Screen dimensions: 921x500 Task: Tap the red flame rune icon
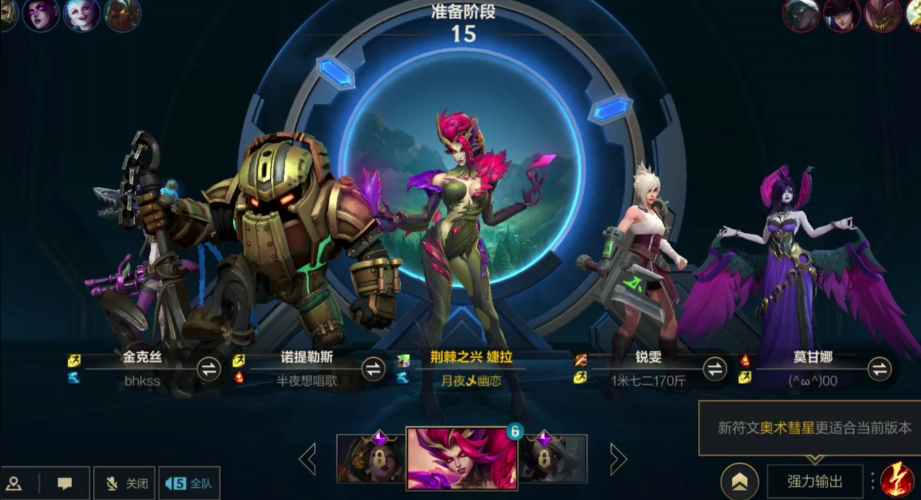click(x=898, y=479)
